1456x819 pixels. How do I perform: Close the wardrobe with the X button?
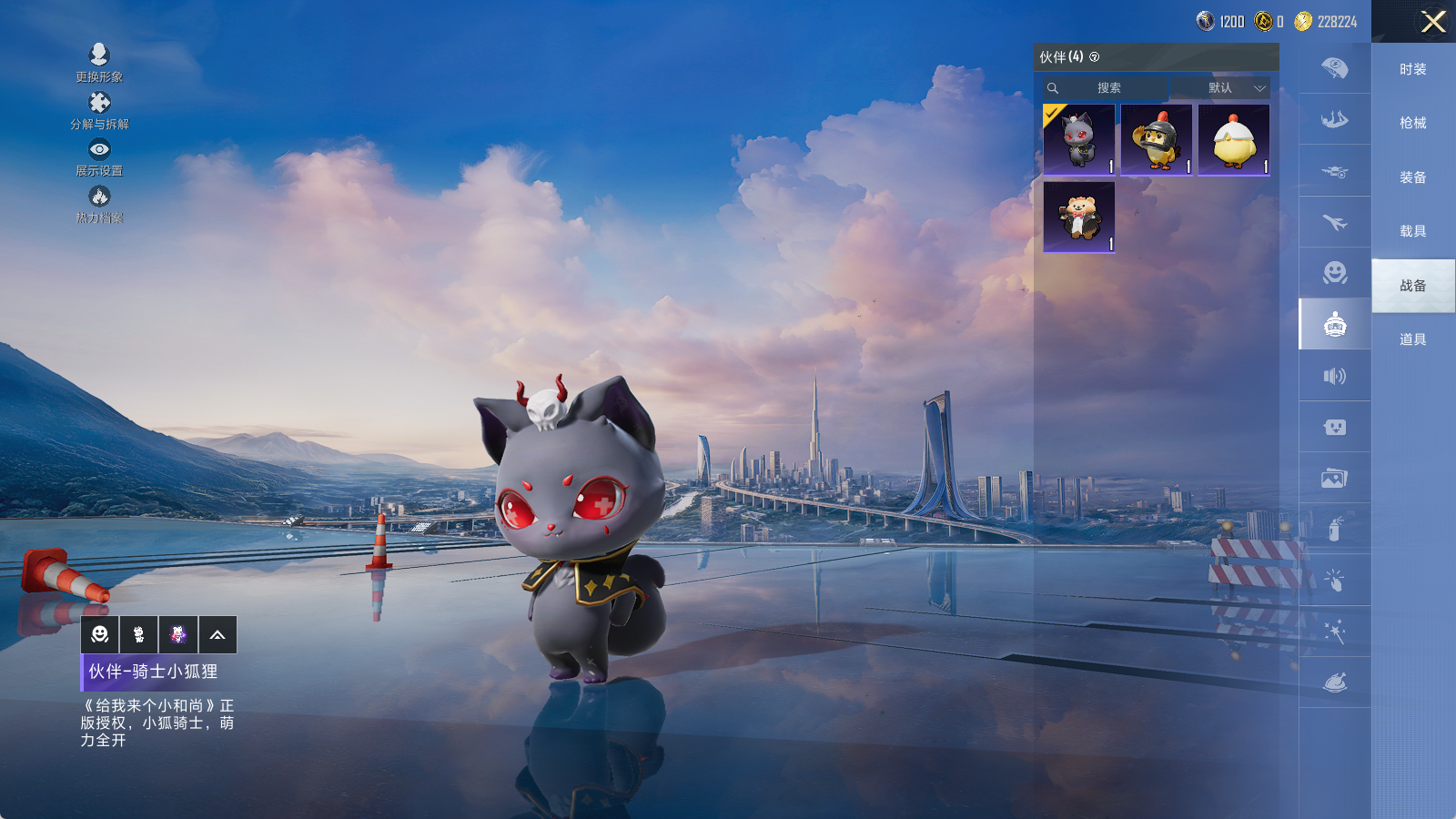point(1433,22)
